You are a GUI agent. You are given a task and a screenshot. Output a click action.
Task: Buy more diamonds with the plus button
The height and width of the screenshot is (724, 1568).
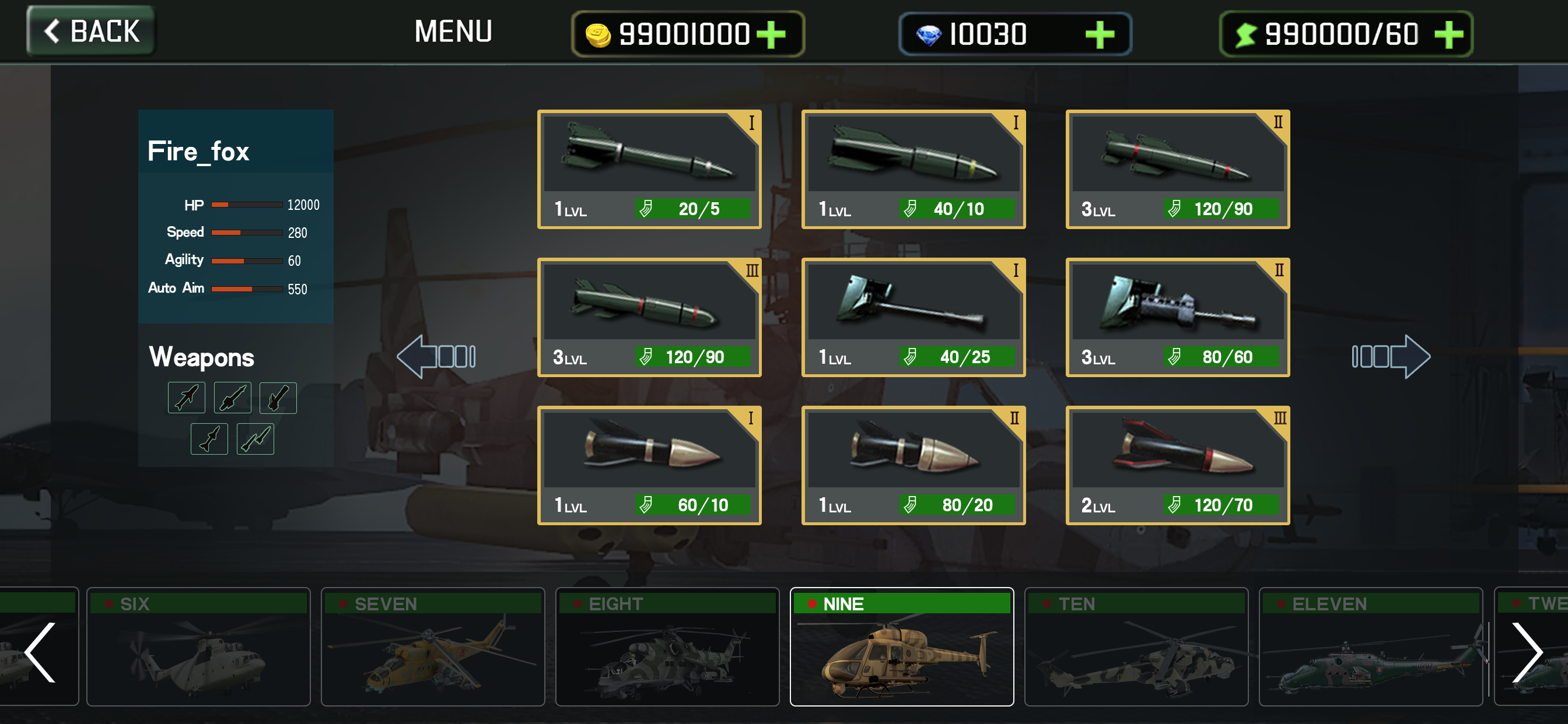pyautogui.click(x=1100, y=34)
